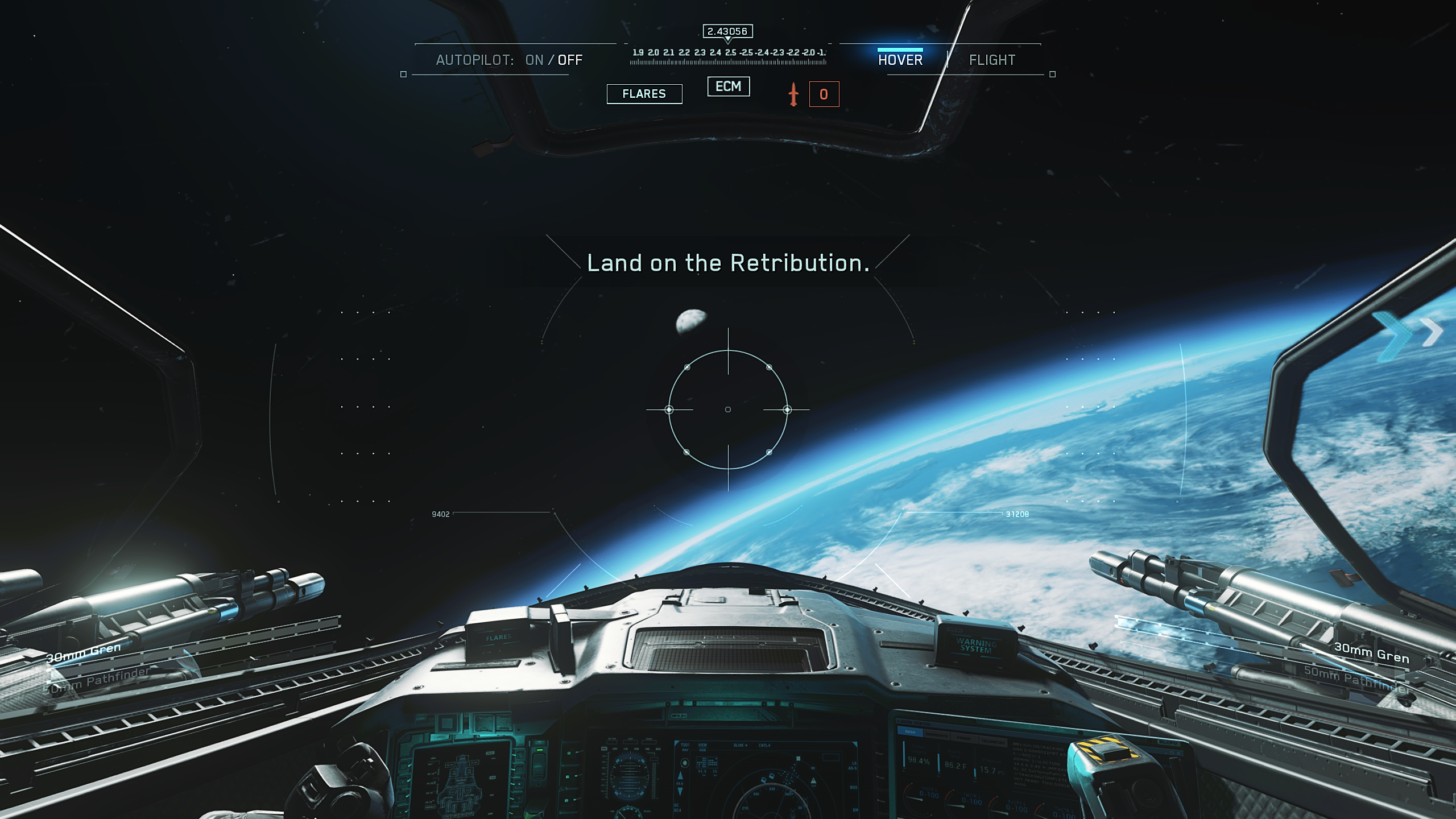Open the VIEW NSD option on the nav screen
The height and width of the screenshot is (819, 1456).
pos(703,748)
